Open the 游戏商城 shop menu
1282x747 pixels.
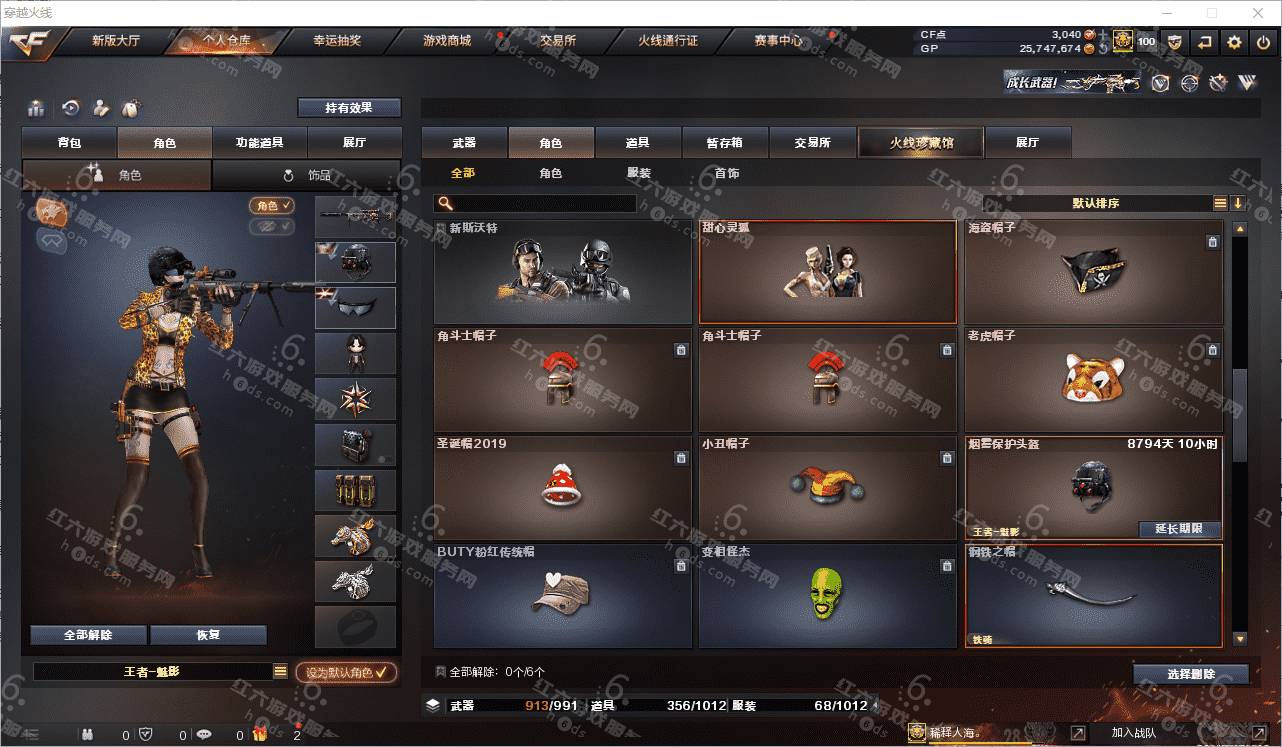point(446,41)
